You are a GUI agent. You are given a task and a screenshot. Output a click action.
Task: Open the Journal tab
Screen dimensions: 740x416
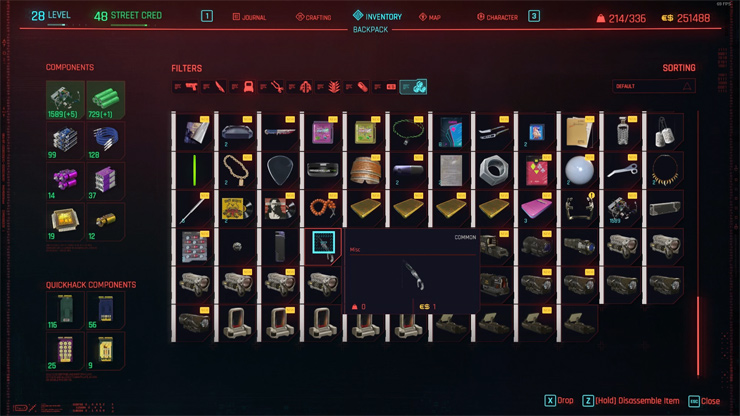click(250, 17)
